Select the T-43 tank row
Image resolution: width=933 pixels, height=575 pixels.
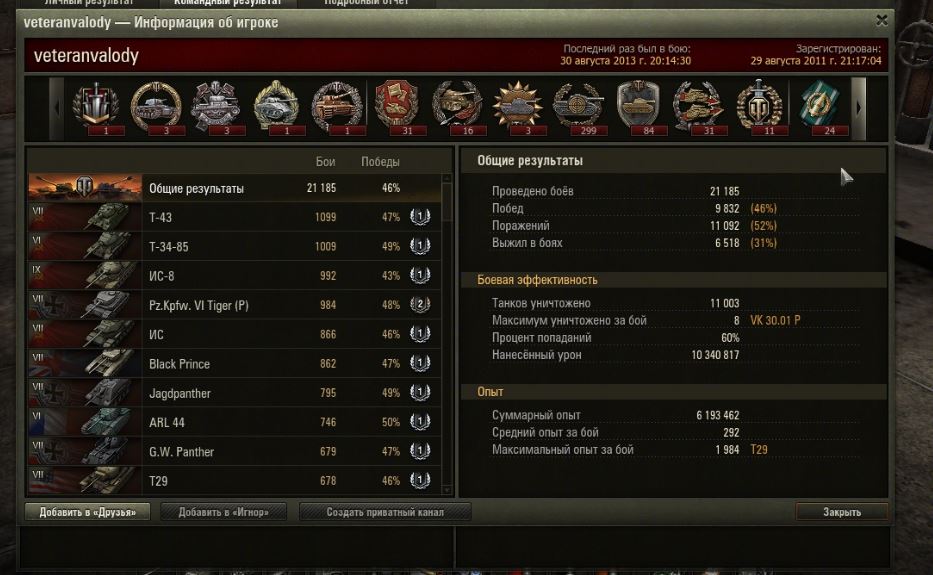tap(234, 217)
